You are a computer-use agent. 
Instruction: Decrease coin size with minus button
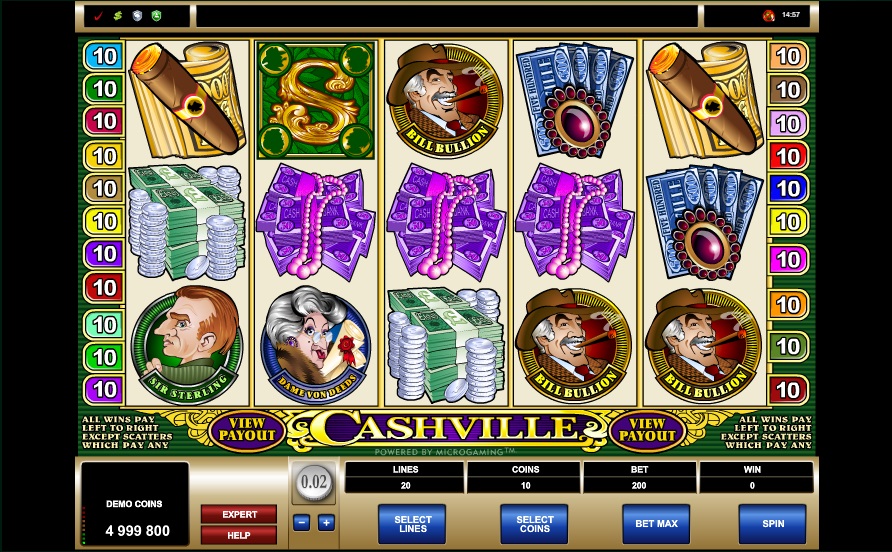[302, 522]
